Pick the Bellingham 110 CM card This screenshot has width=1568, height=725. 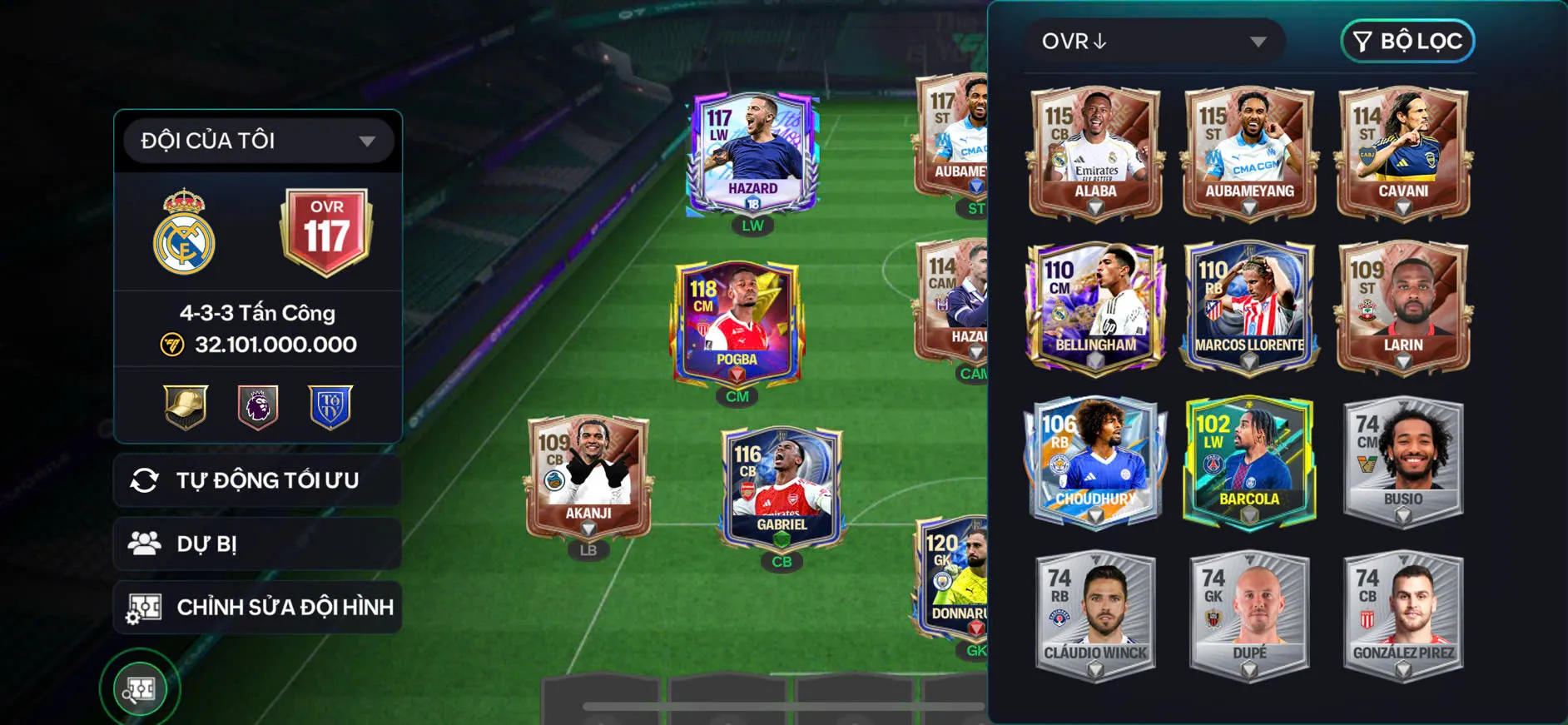tap(1095, 306)
